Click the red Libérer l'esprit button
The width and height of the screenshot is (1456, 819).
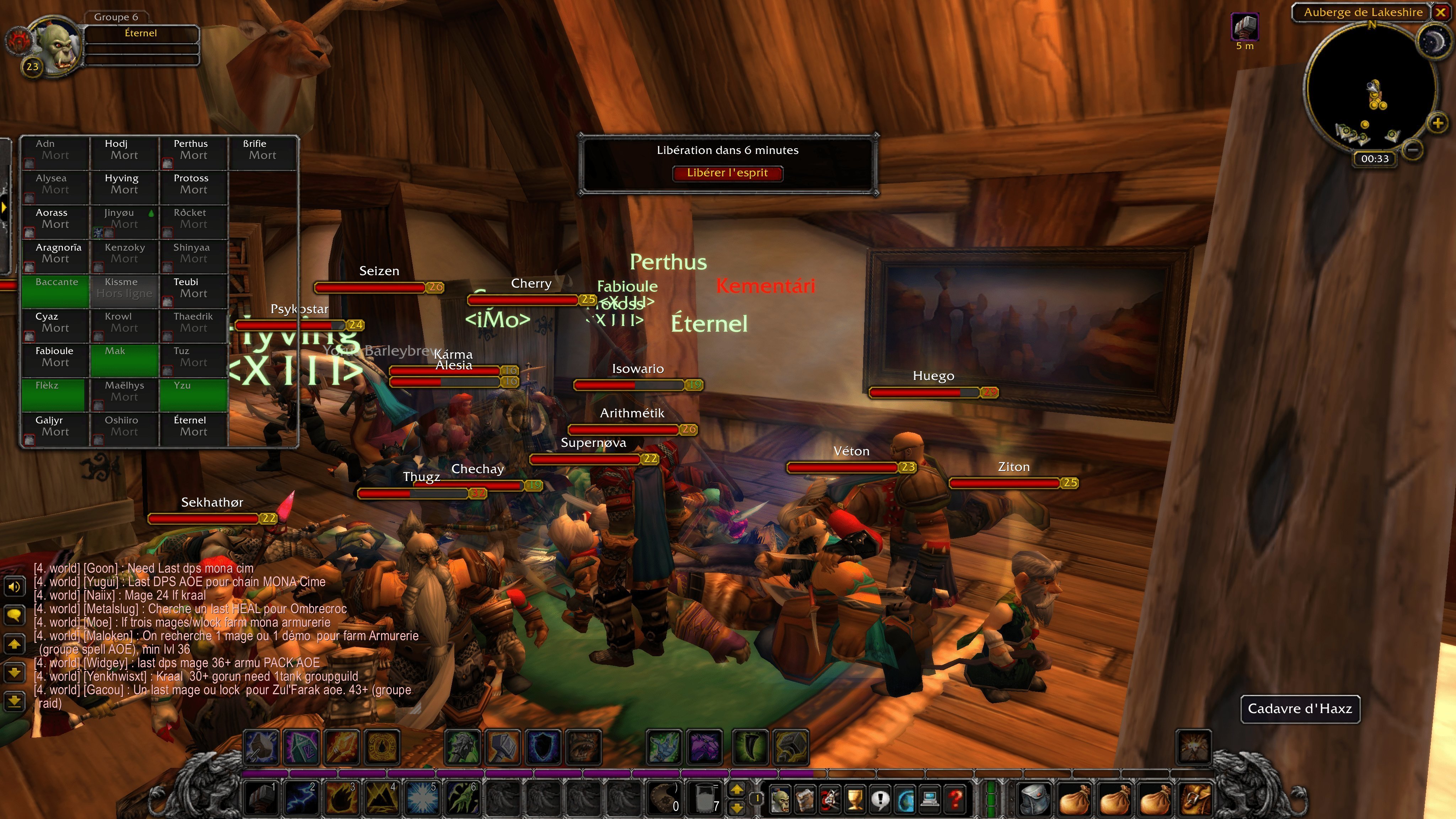(x=727, y=173)
